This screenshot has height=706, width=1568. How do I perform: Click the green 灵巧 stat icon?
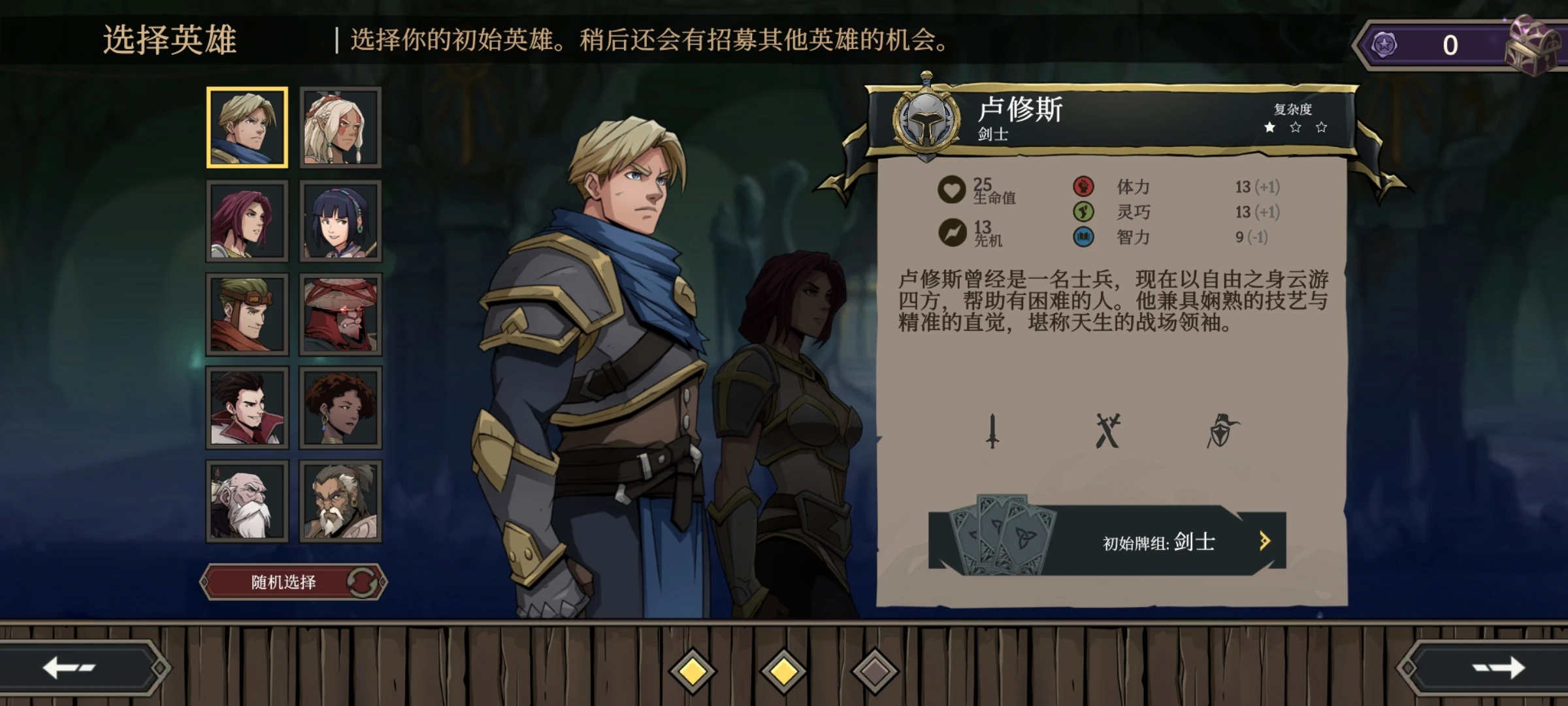coord(1085,212)
